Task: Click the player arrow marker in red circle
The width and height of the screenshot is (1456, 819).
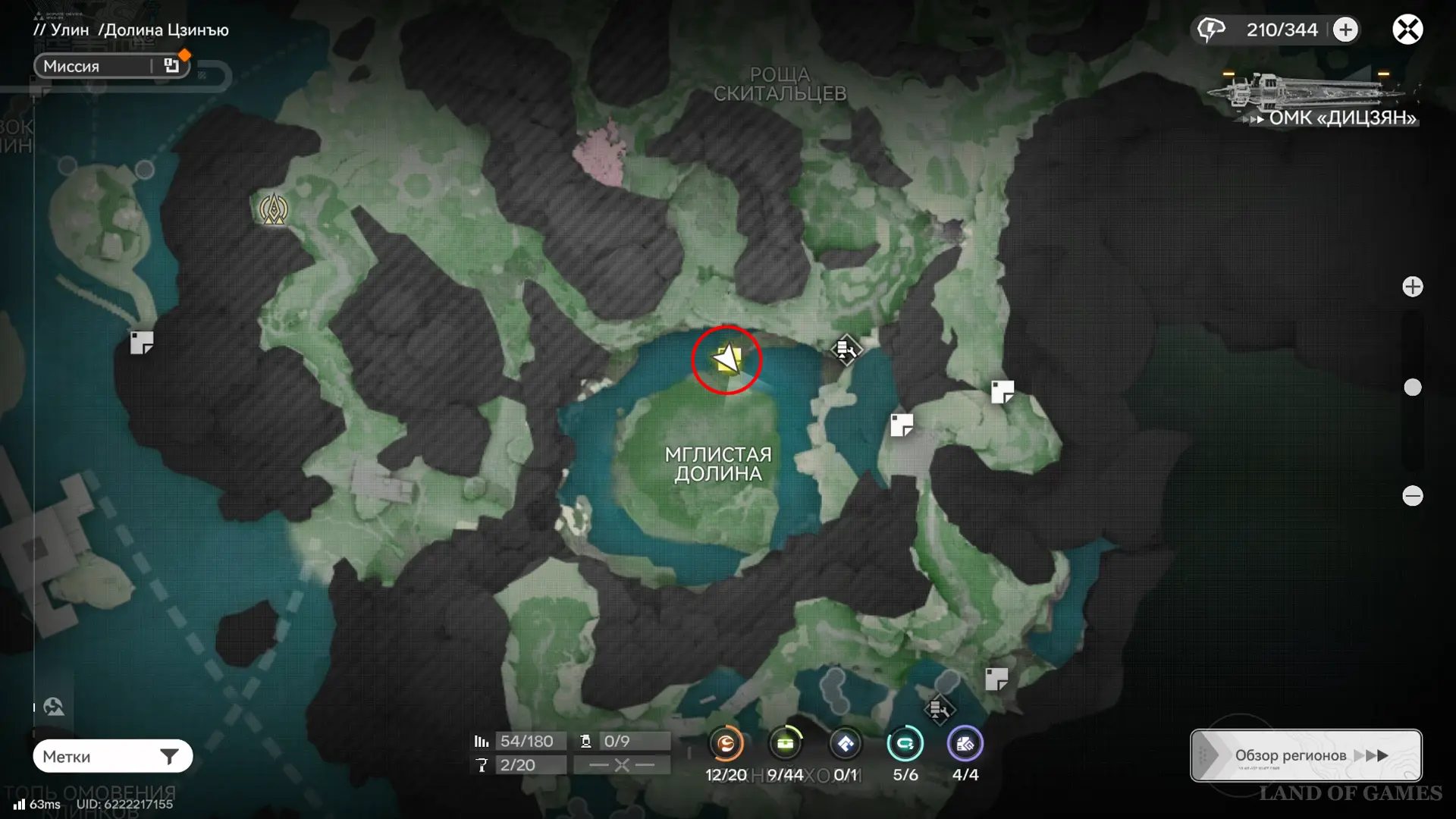Action: coord(726,359)
